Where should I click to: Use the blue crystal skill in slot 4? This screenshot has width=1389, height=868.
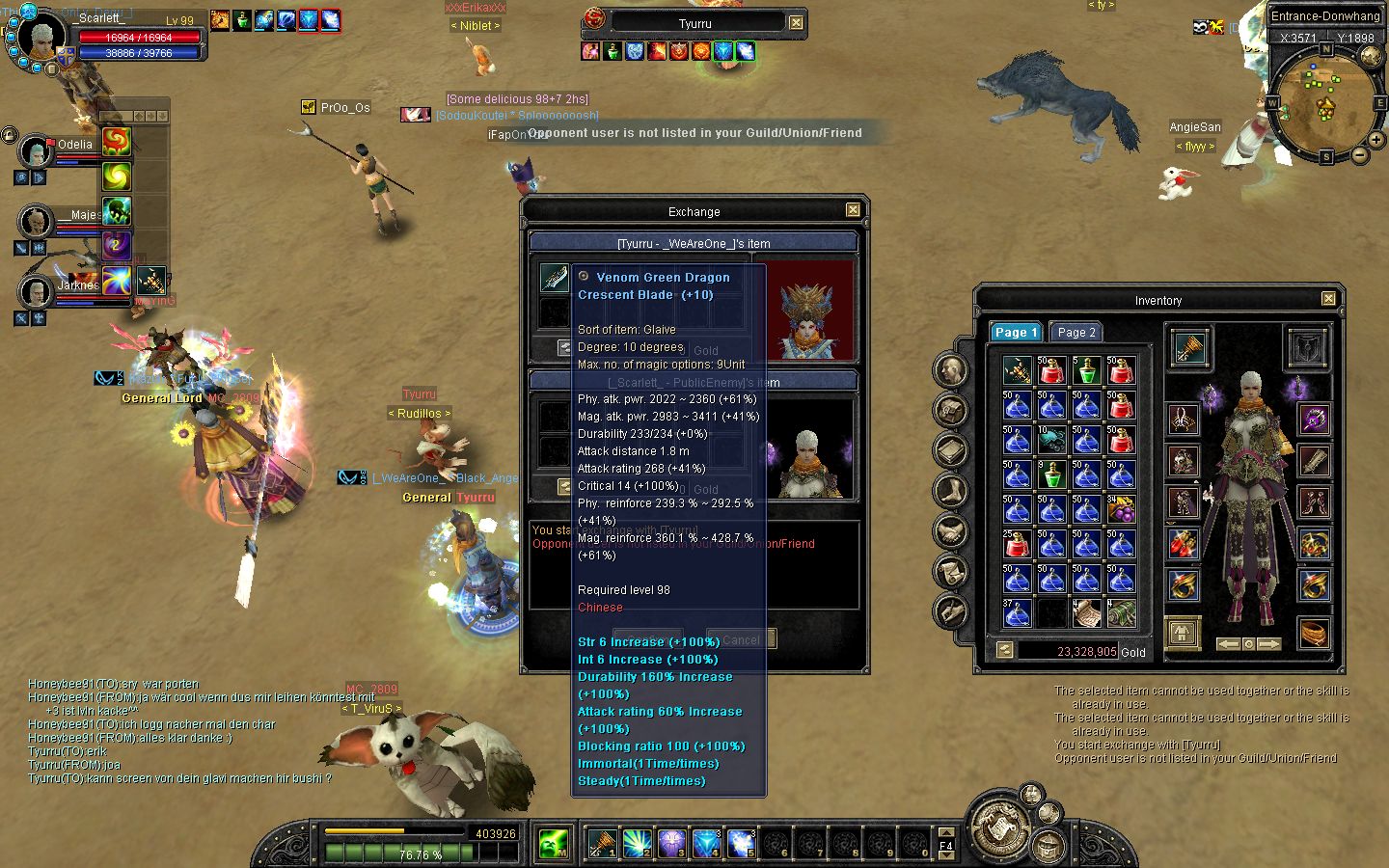tap(707, 844)
